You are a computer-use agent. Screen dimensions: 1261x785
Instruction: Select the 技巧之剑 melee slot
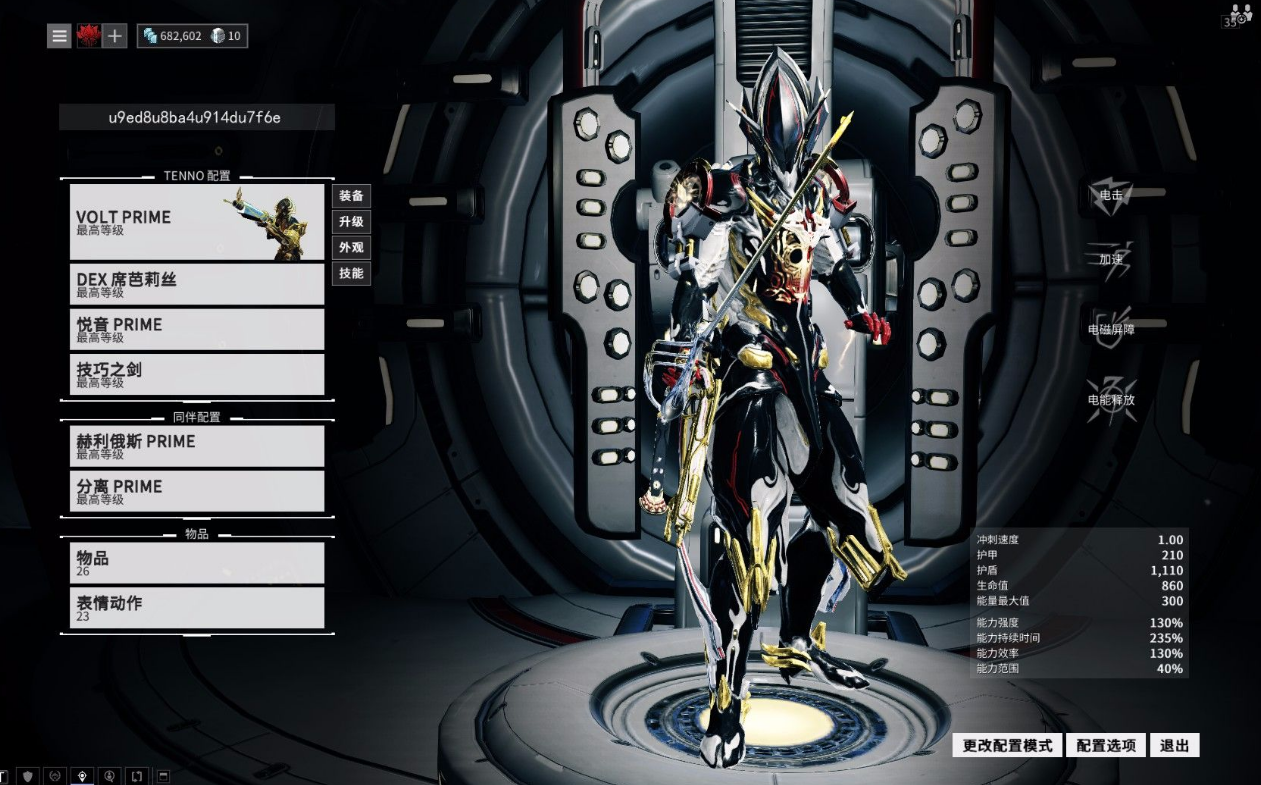pos(197,374)
